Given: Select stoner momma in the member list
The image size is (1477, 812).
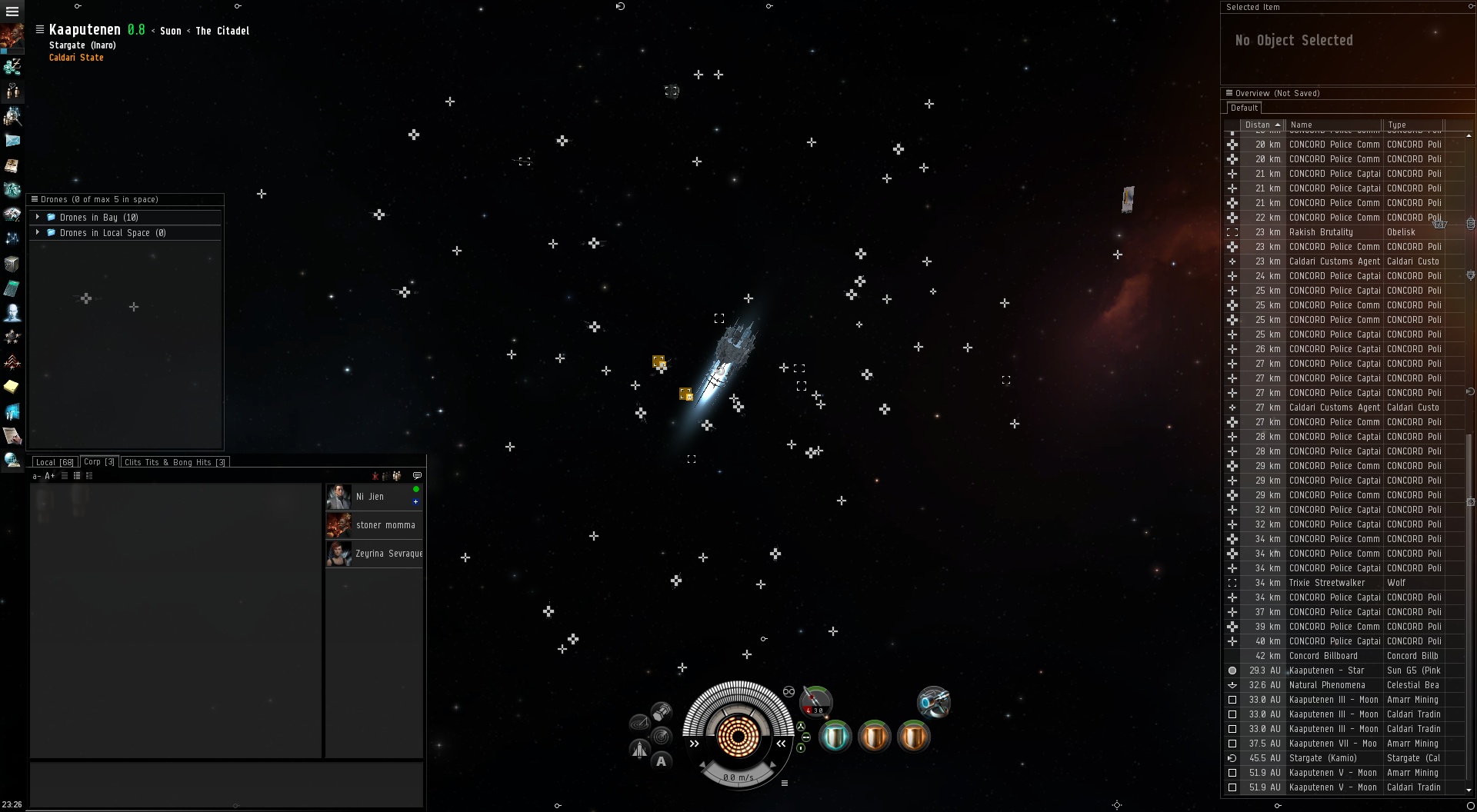Looking at the screenshot, I should click(385, 525).
